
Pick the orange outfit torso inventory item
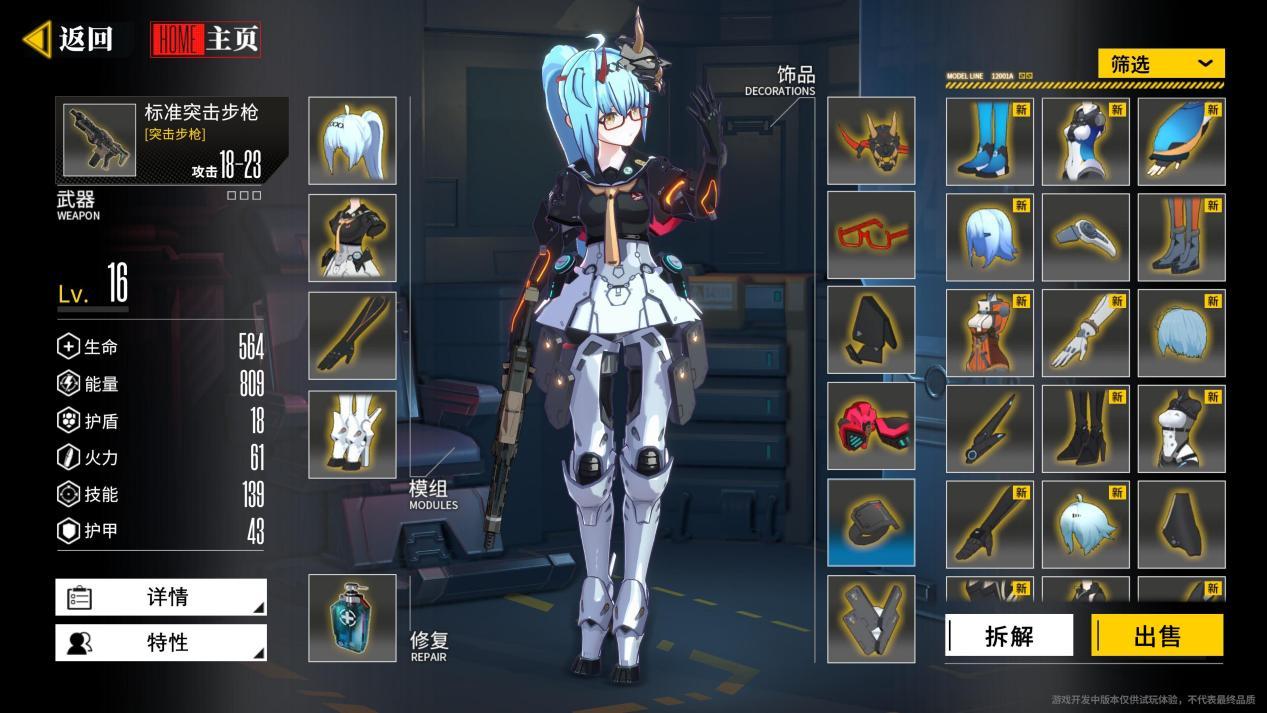[989, 333]
